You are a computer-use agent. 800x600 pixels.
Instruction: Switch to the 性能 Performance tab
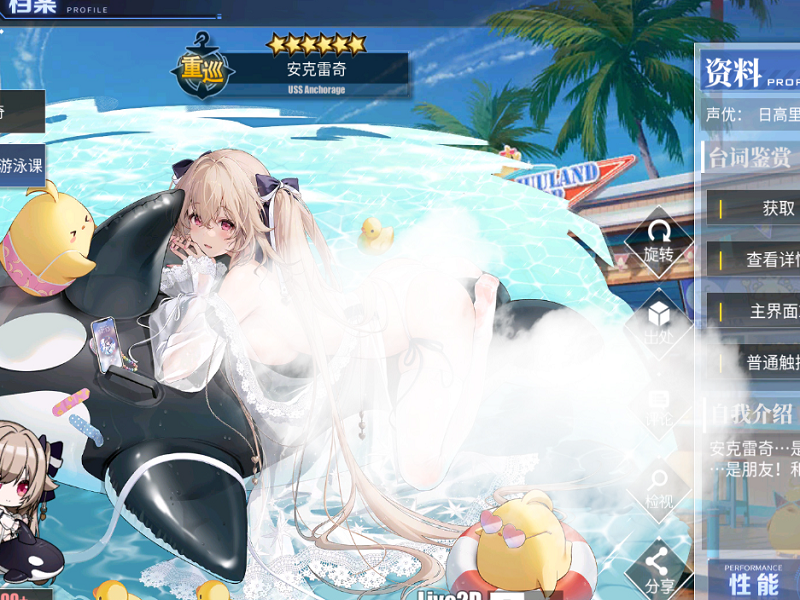point(755,581)
